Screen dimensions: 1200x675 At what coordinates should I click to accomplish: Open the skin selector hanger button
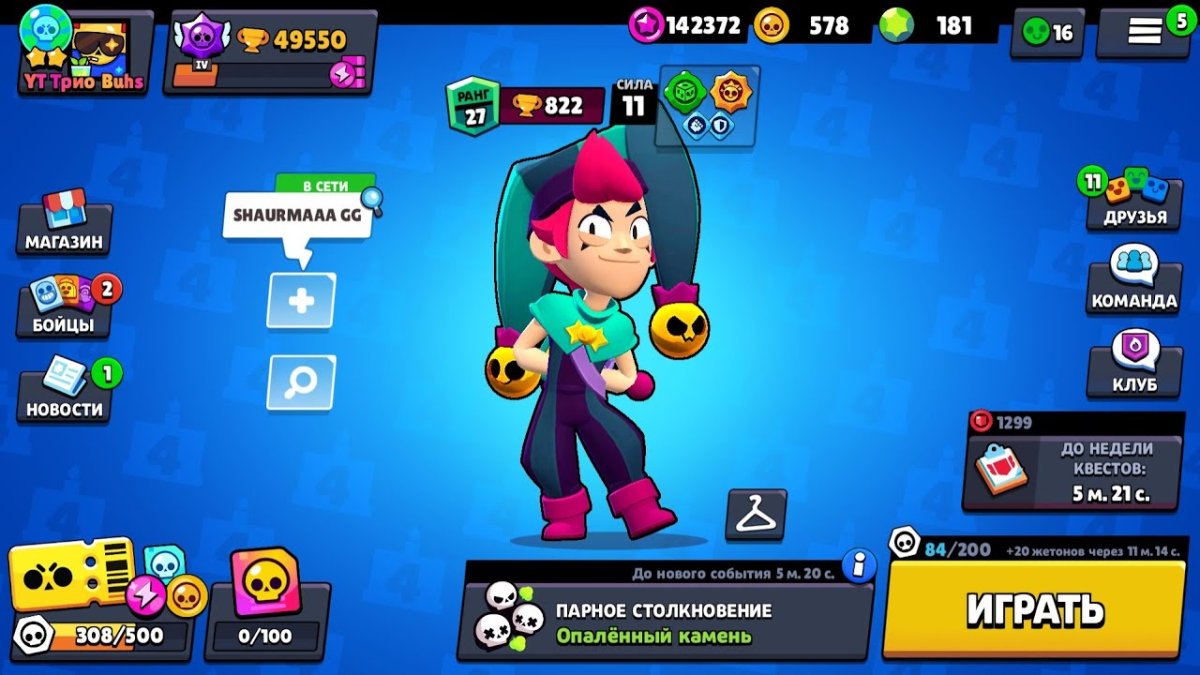pos(756,515)
